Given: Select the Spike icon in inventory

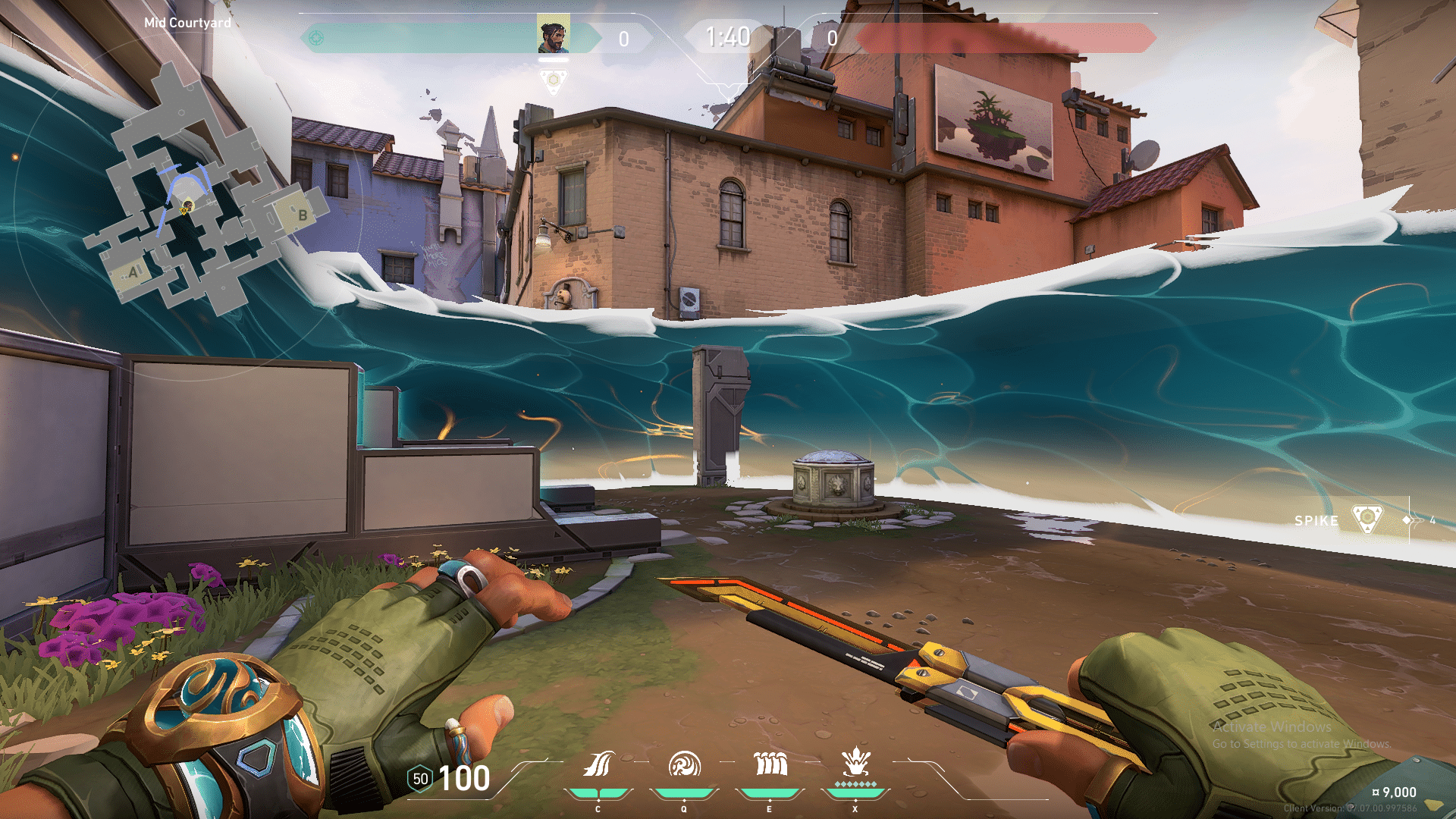Looking at the screenshot, I should [1367, 519].
